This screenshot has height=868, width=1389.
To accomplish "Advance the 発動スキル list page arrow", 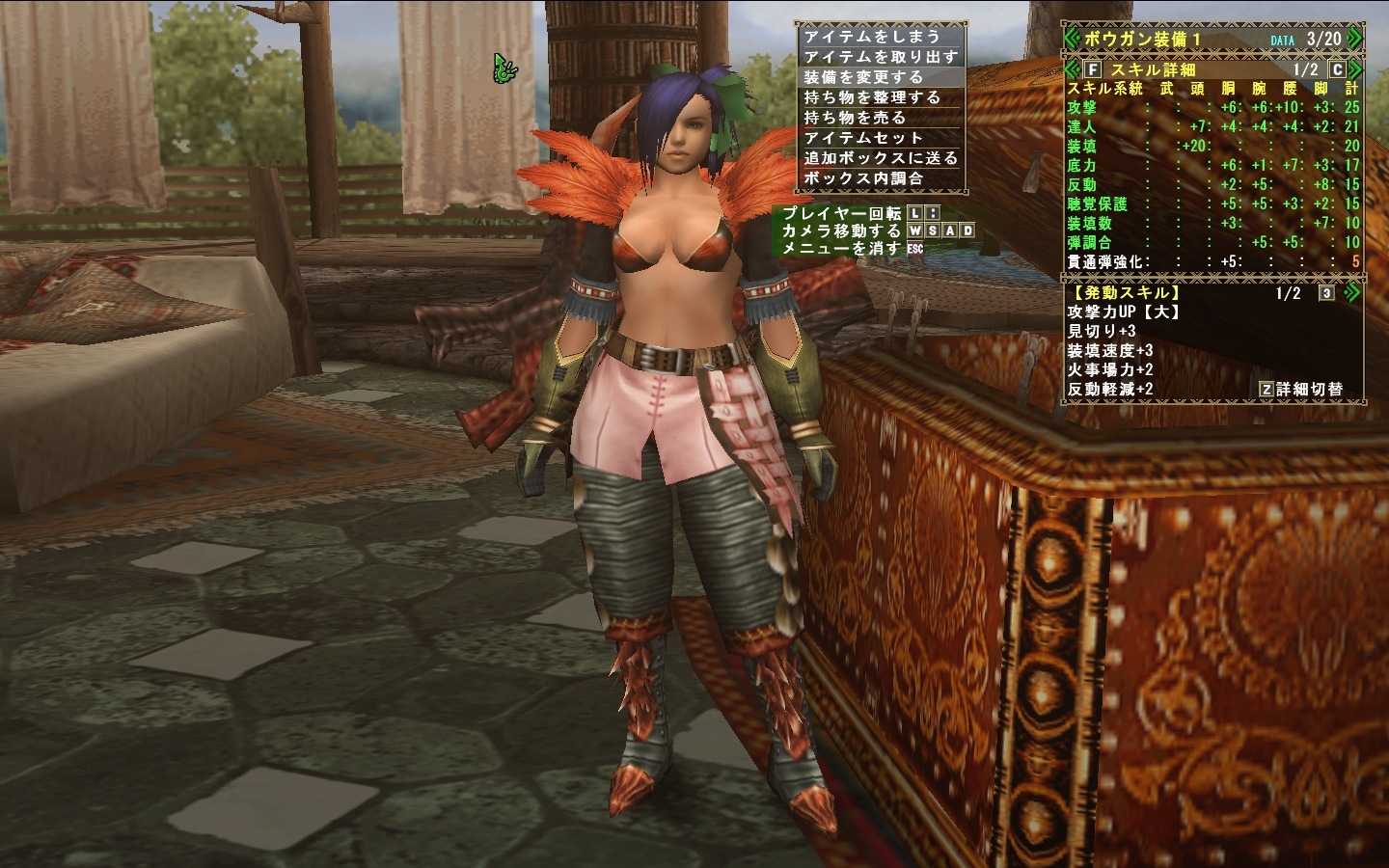I will pos(1352,293).
